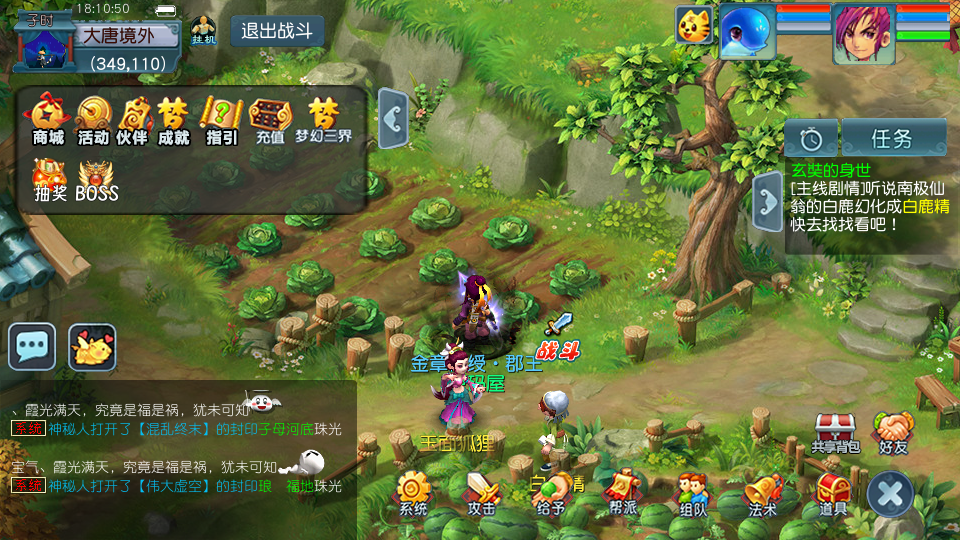Select the 抽奖 lottery icon
Image resolution: width=960 pixels, height=540 pixels.
[x=49, y=178]
